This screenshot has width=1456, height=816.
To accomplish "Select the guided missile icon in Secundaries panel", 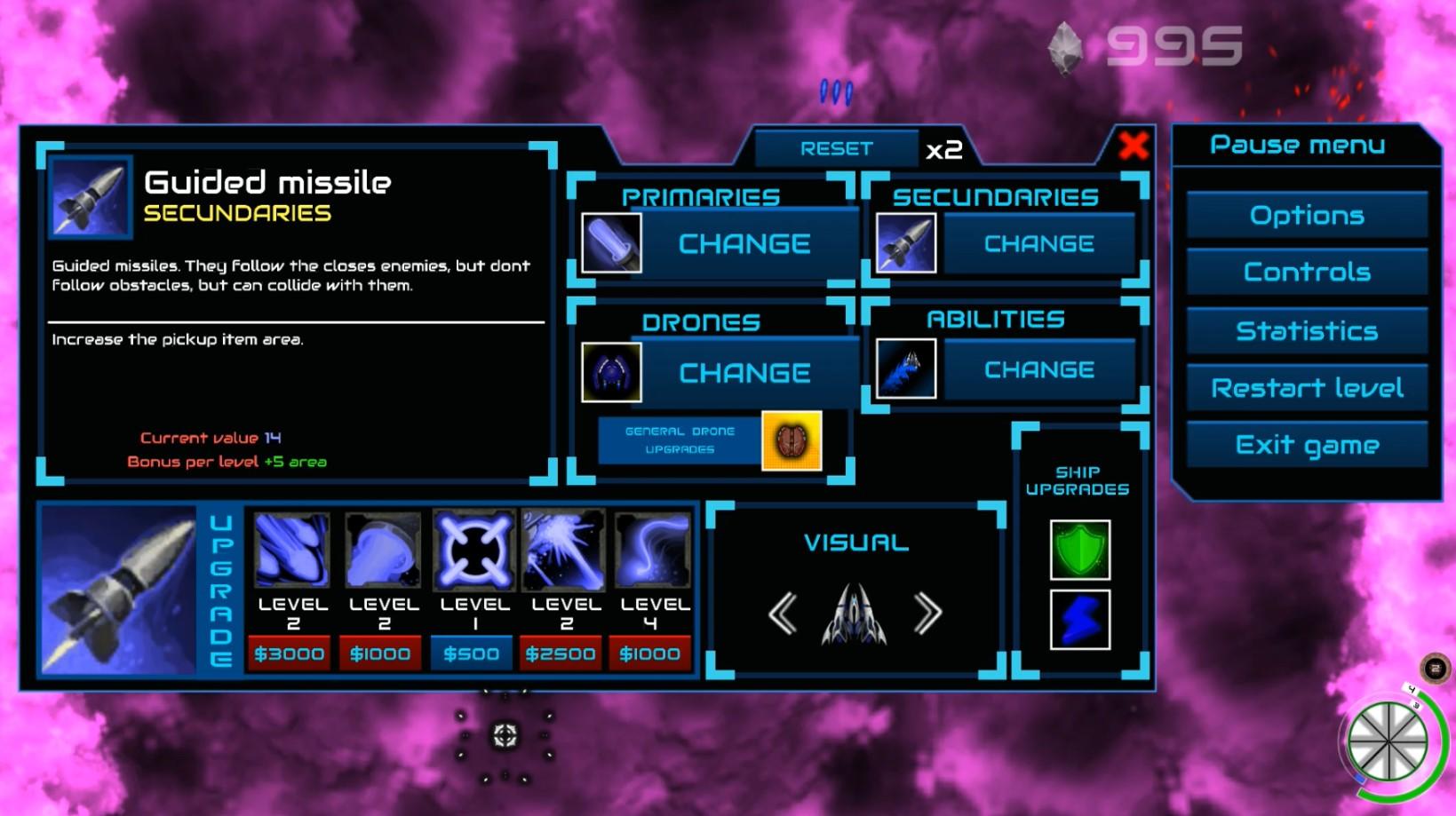I will pos(903,242).
